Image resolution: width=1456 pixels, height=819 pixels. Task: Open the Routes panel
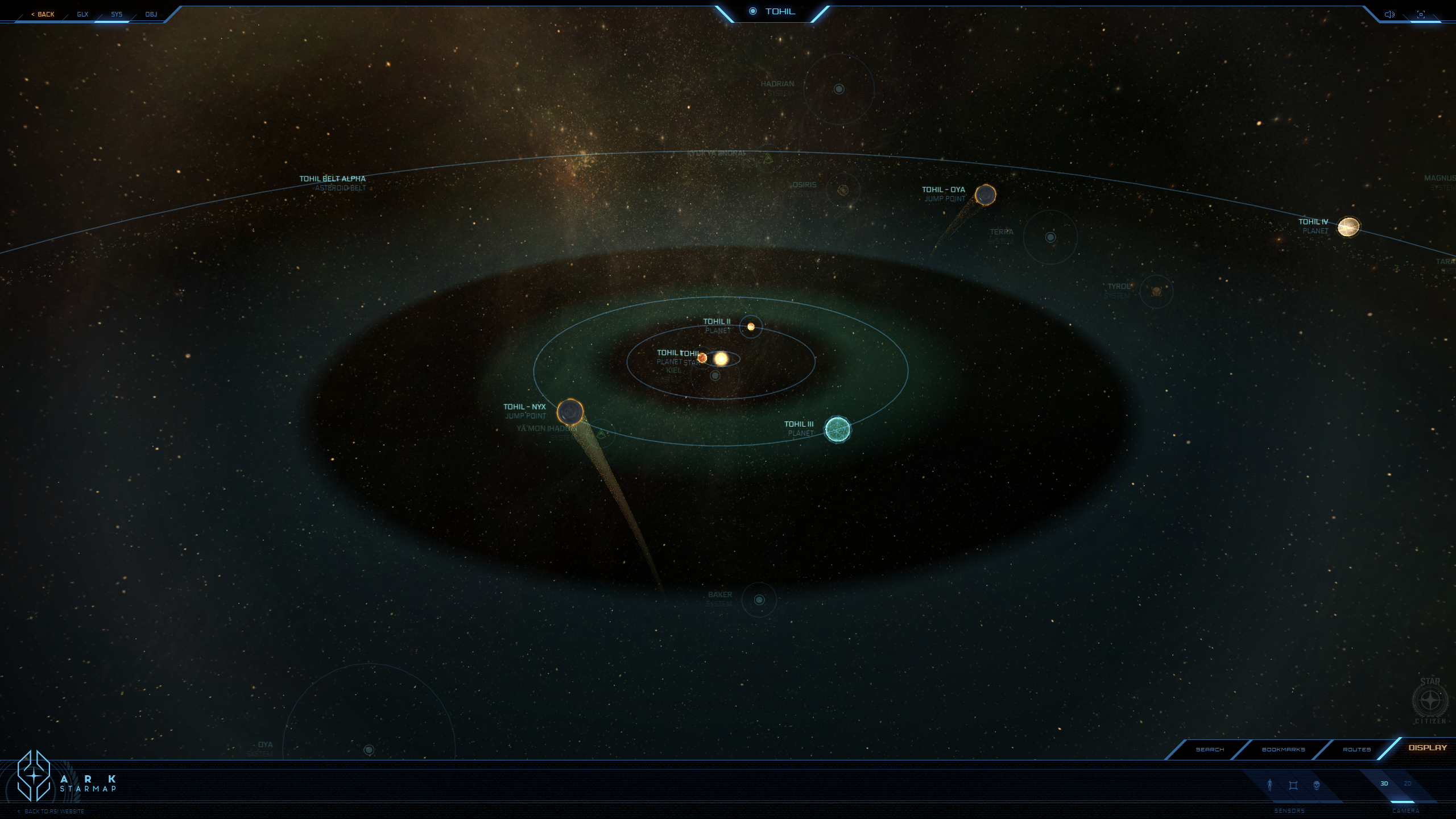1356,750
